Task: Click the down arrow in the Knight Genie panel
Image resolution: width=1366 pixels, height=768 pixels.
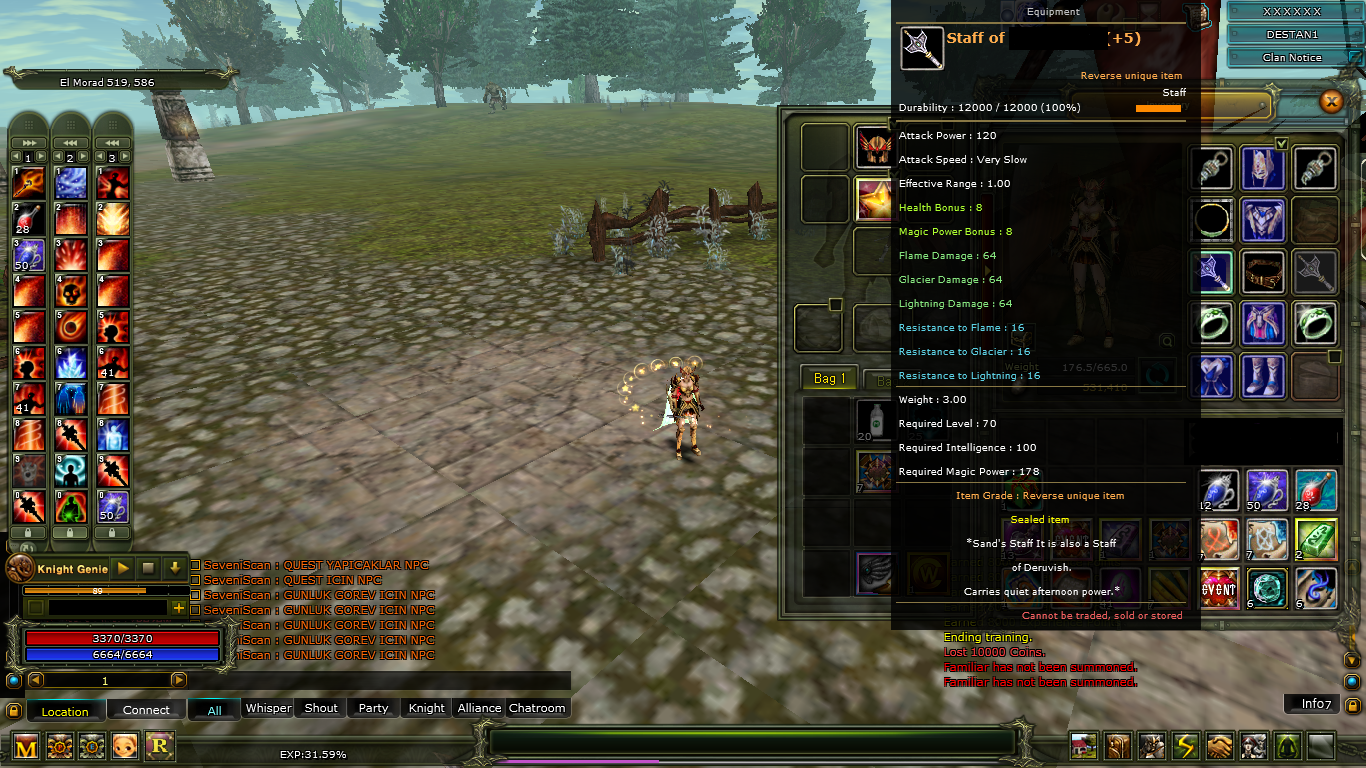Action: pos(175,568)
